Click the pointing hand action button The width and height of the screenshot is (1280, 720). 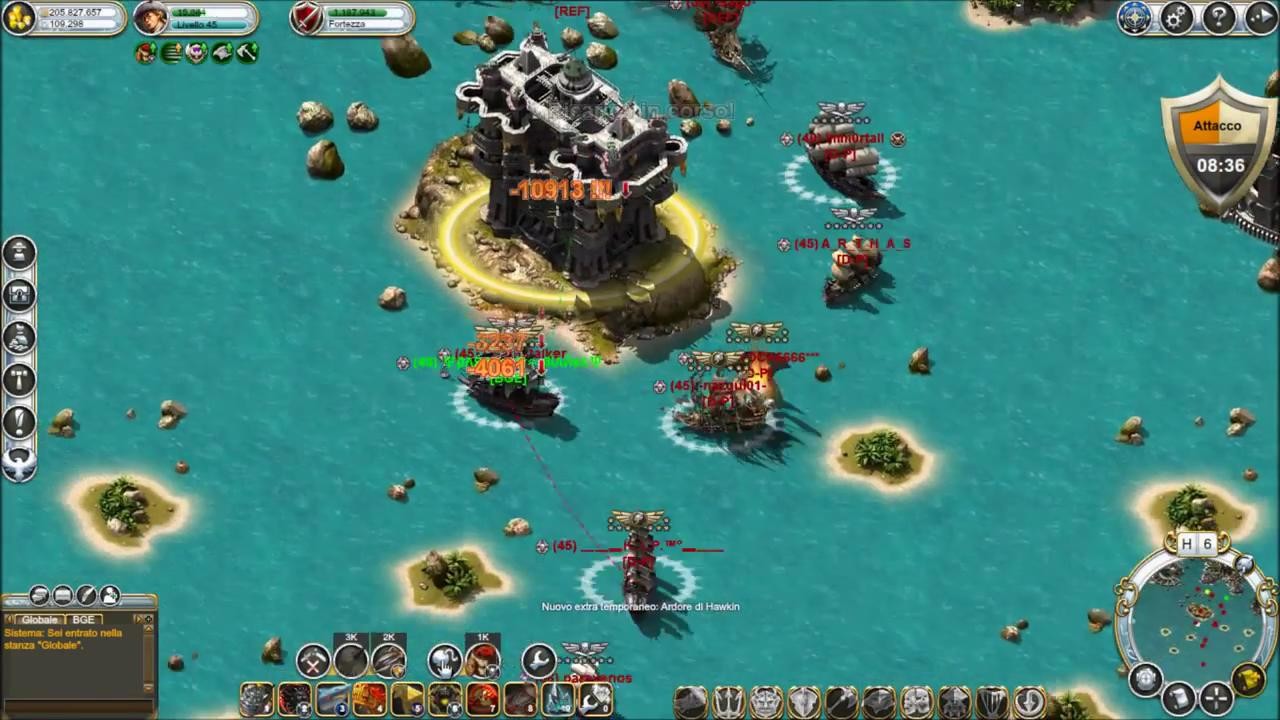[x=444, y=661]
